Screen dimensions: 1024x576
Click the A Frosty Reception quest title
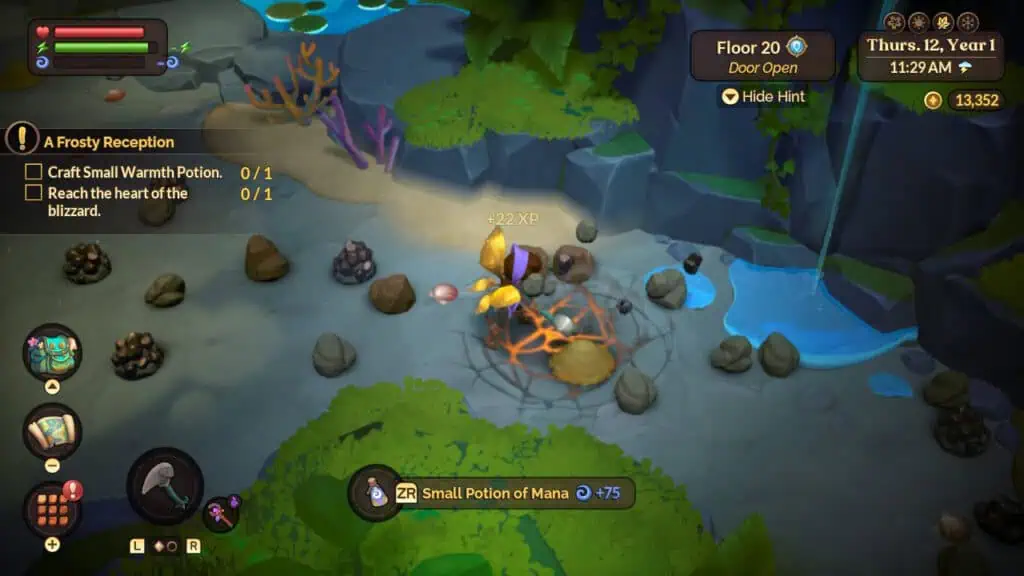108,142
